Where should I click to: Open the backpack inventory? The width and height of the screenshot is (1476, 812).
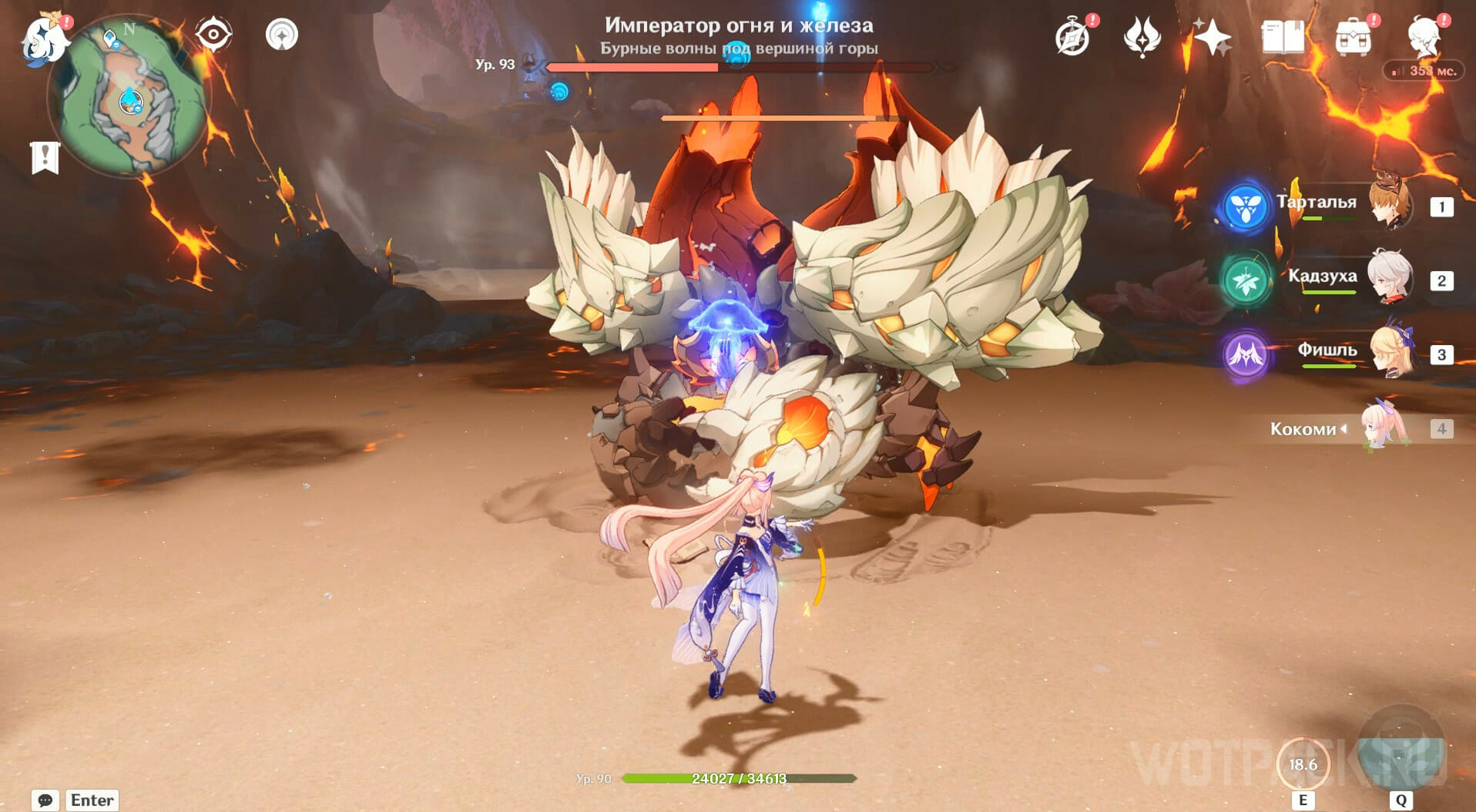pos(1353,37)
